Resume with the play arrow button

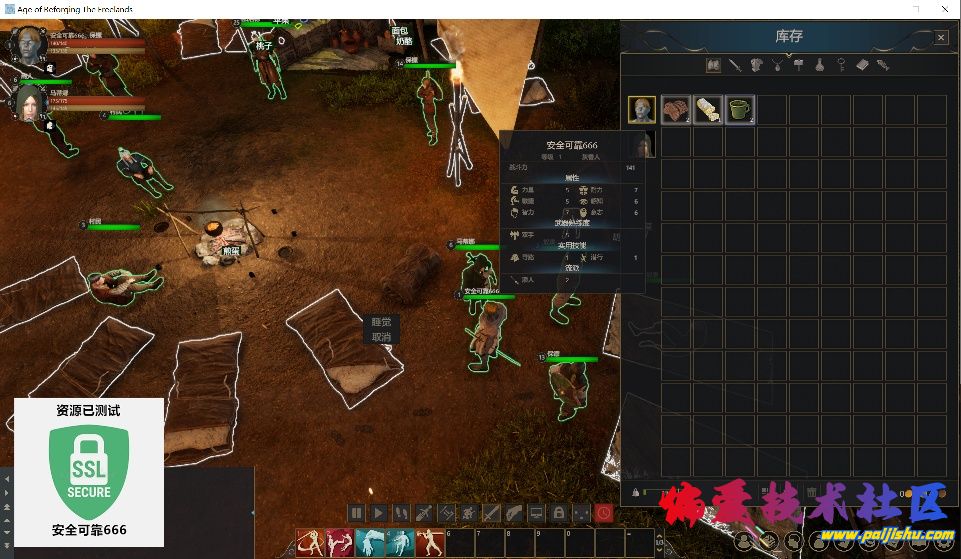pos(378,513)
